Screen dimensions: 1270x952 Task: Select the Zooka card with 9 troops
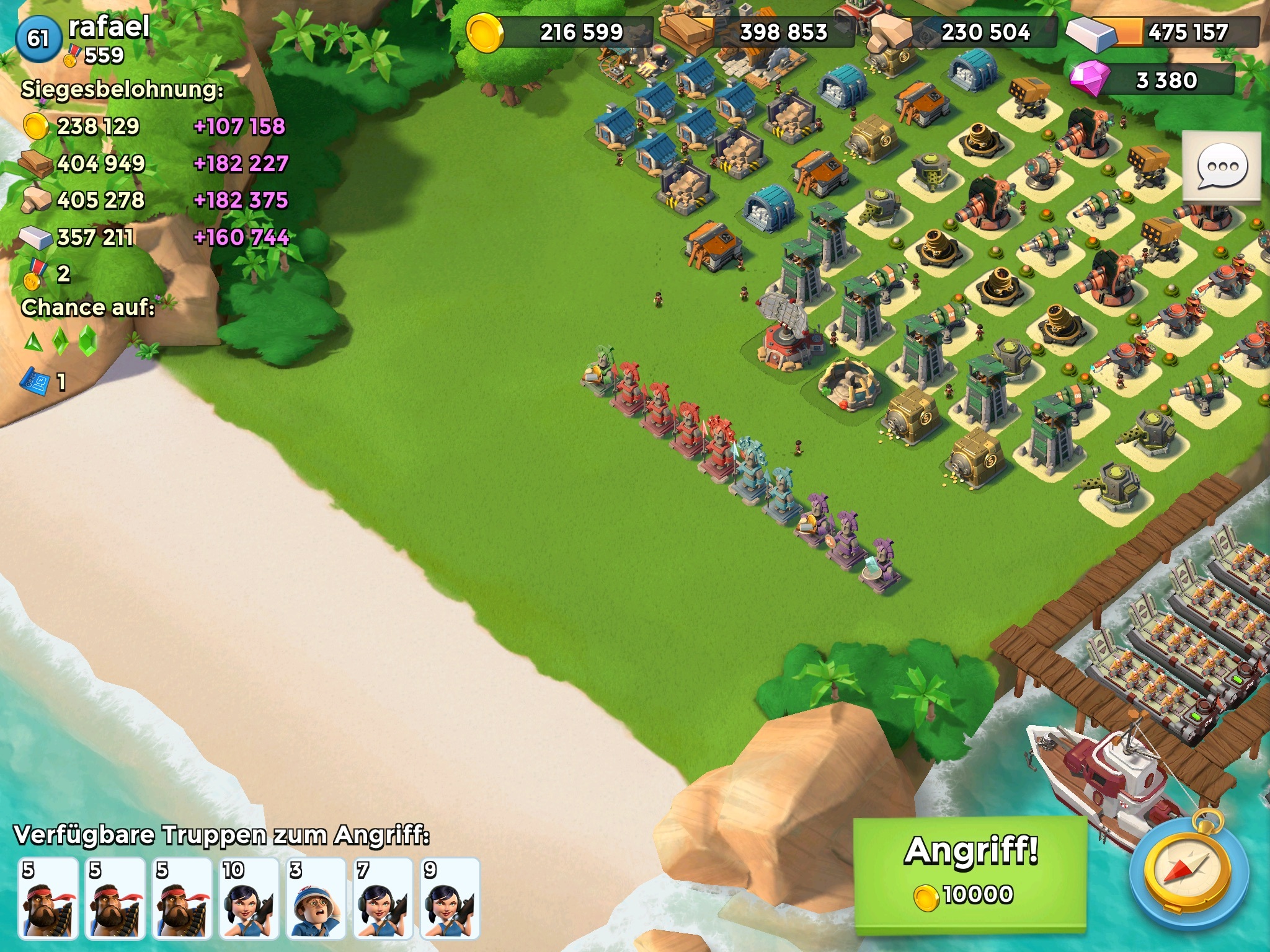pyautogui.click(x=450, y=898)
